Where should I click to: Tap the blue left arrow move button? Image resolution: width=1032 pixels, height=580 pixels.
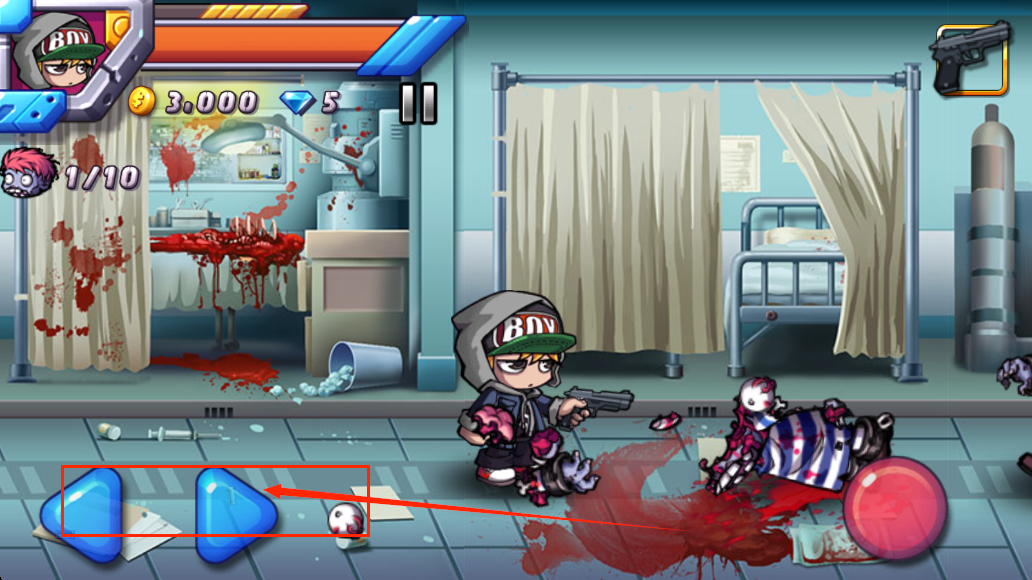[x=83, y=513]
